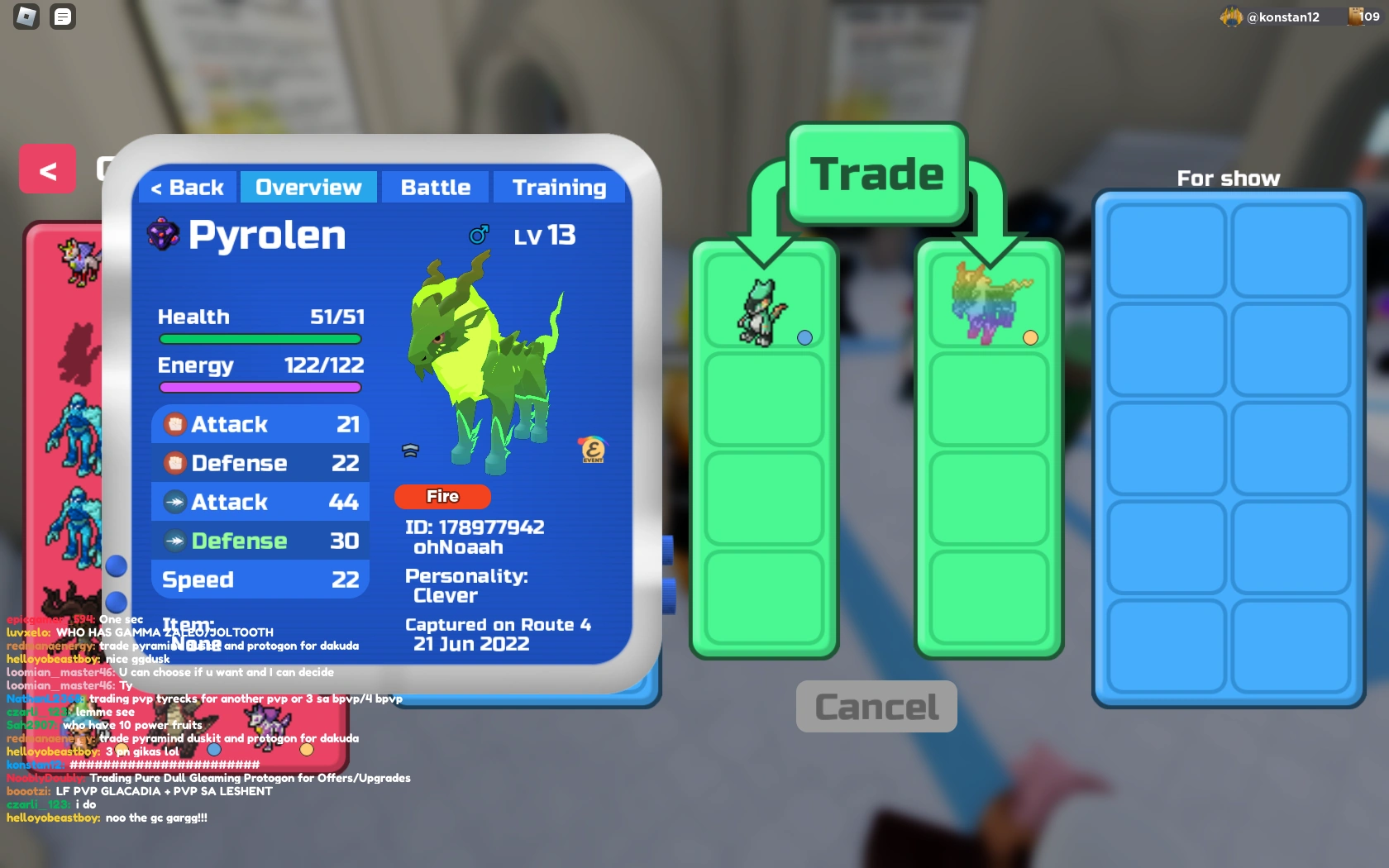Open the Roblox menu icon
Viewport: 1389px width, 868px height.
(26, 17)
